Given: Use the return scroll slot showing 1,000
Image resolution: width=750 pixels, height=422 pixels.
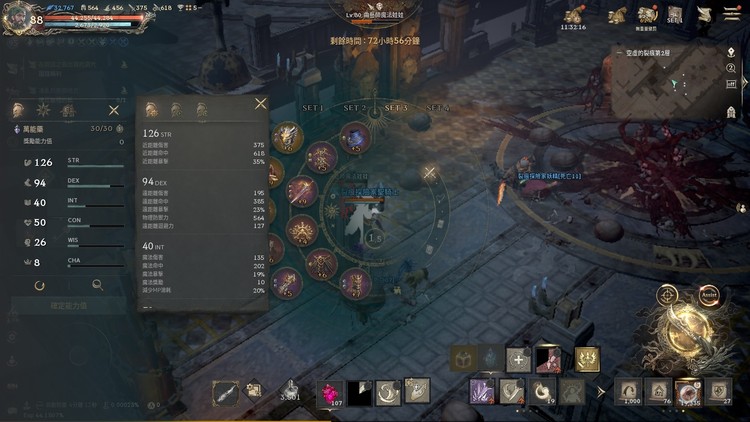Looking at the screenshot, I should click(x=630, y=390).
